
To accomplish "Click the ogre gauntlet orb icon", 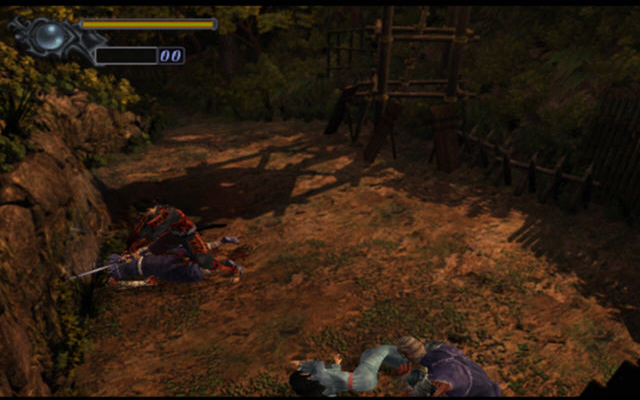I will 49,36.
